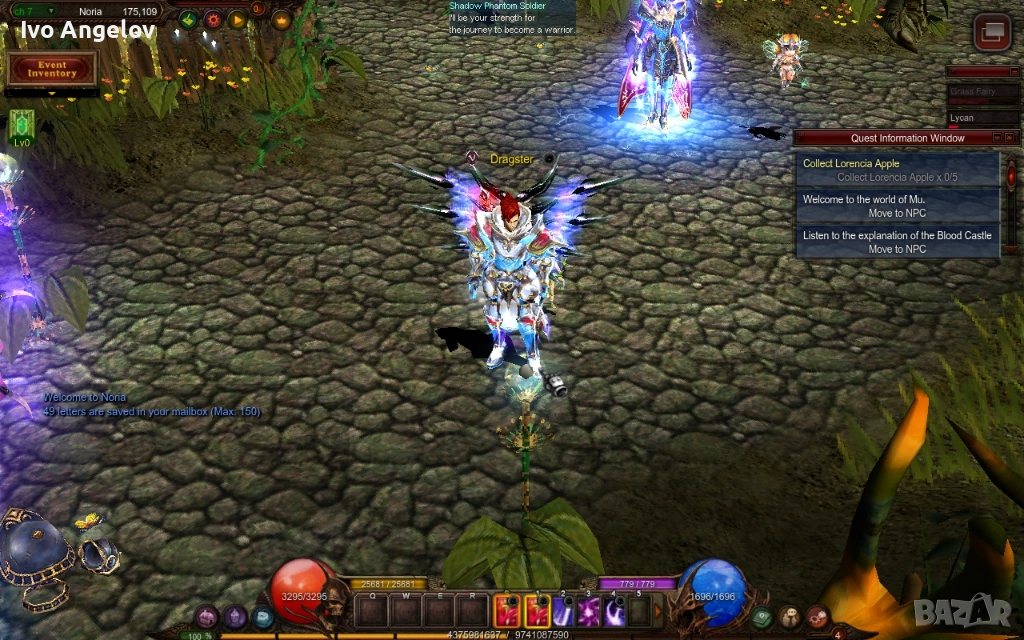The image size is (1024, 640).
Task: Activate the skill in hotbar slot 4
Action: (x=613, y=610)
